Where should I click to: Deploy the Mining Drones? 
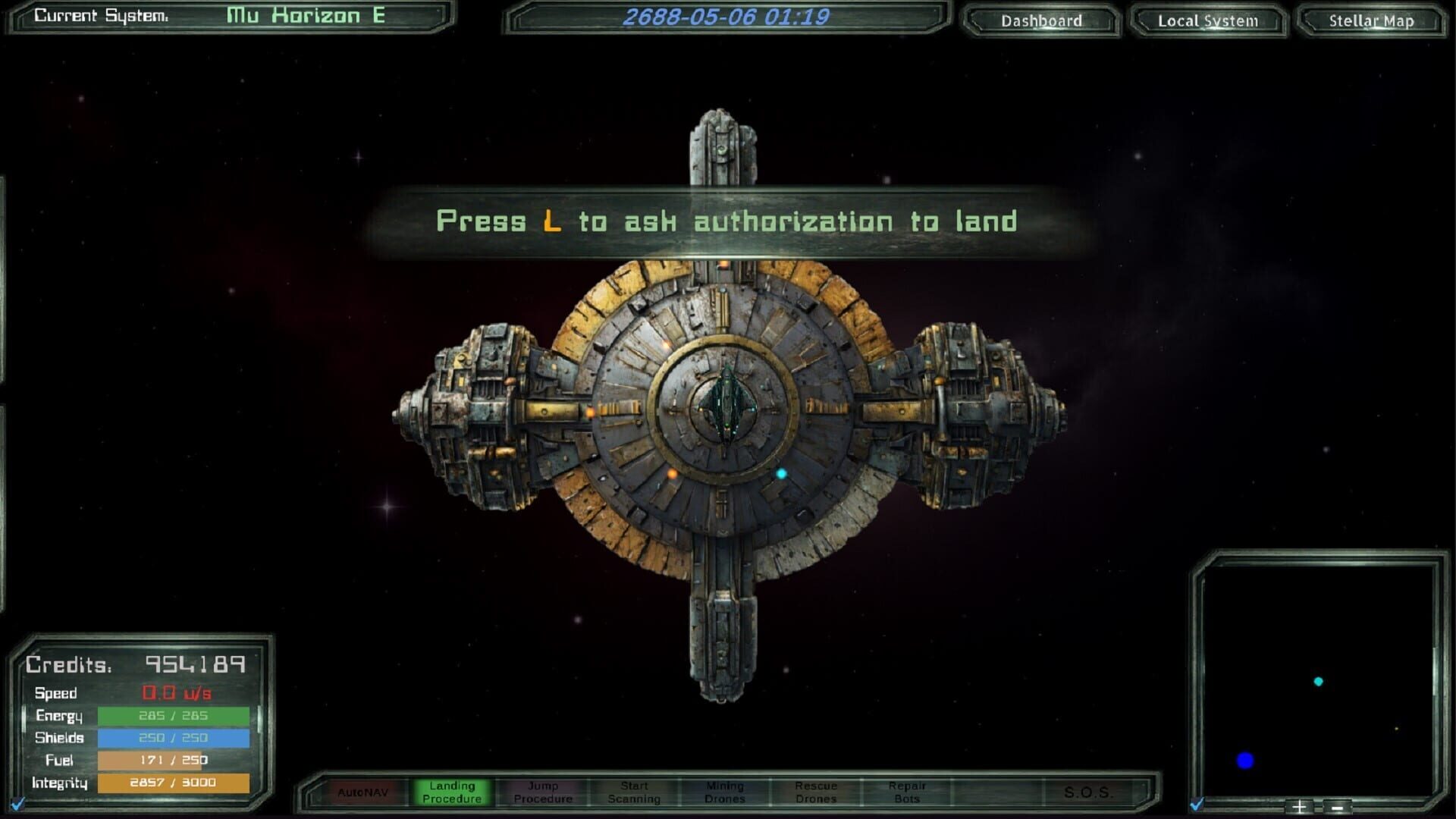click(726, 791)
